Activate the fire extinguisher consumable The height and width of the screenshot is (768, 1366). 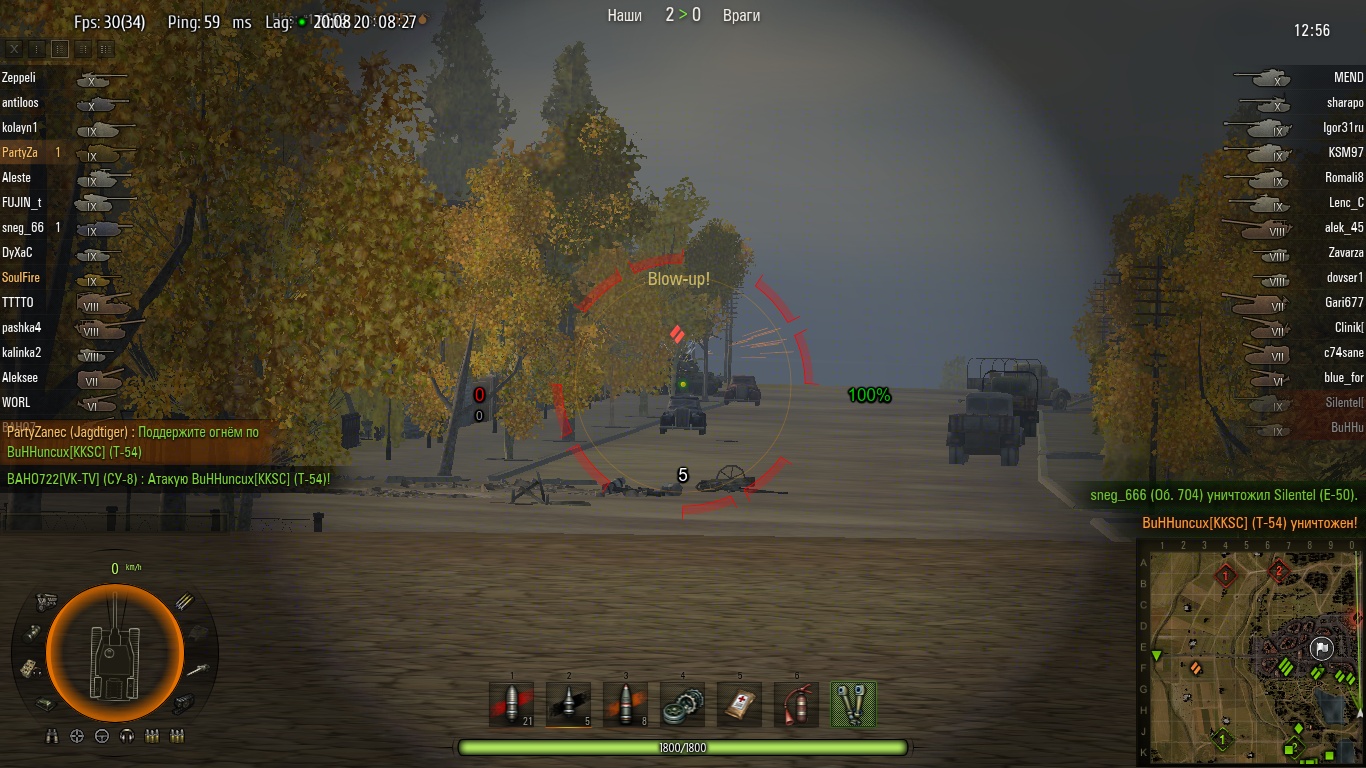796,704
